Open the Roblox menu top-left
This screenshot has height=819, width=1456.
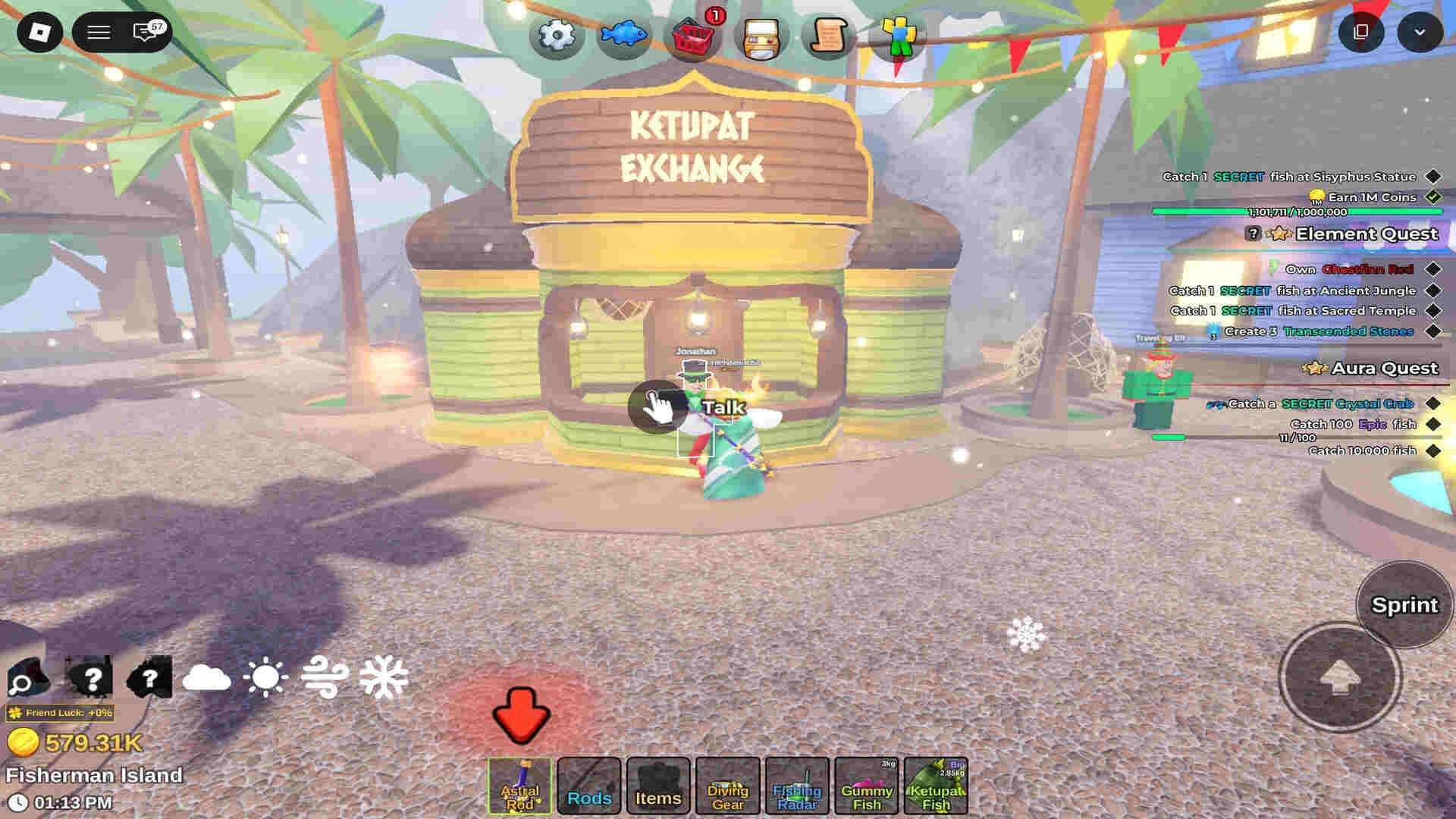(41, 33)
